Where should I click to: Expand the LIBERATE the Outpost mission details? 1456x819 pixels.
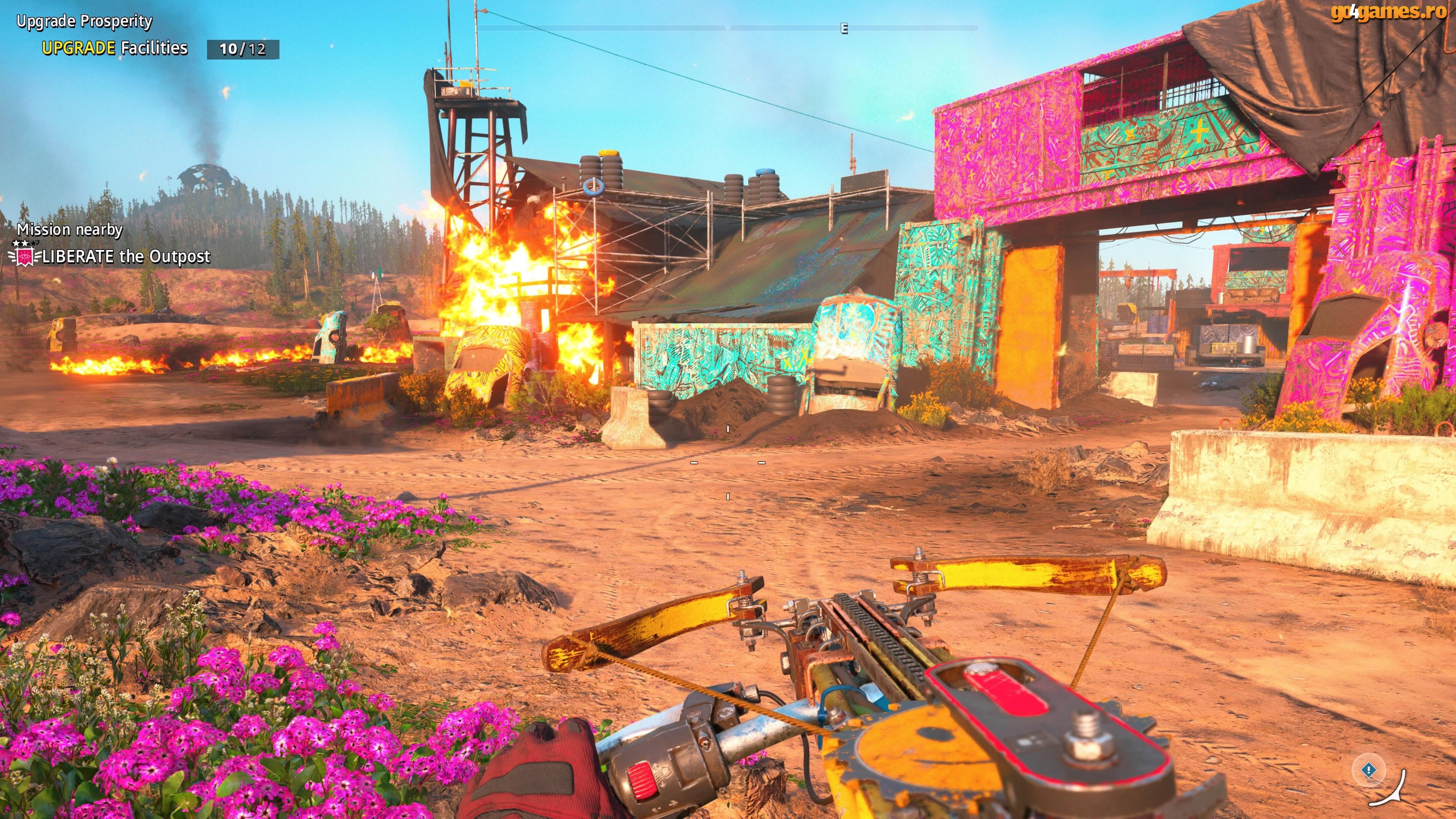[125, 257]
